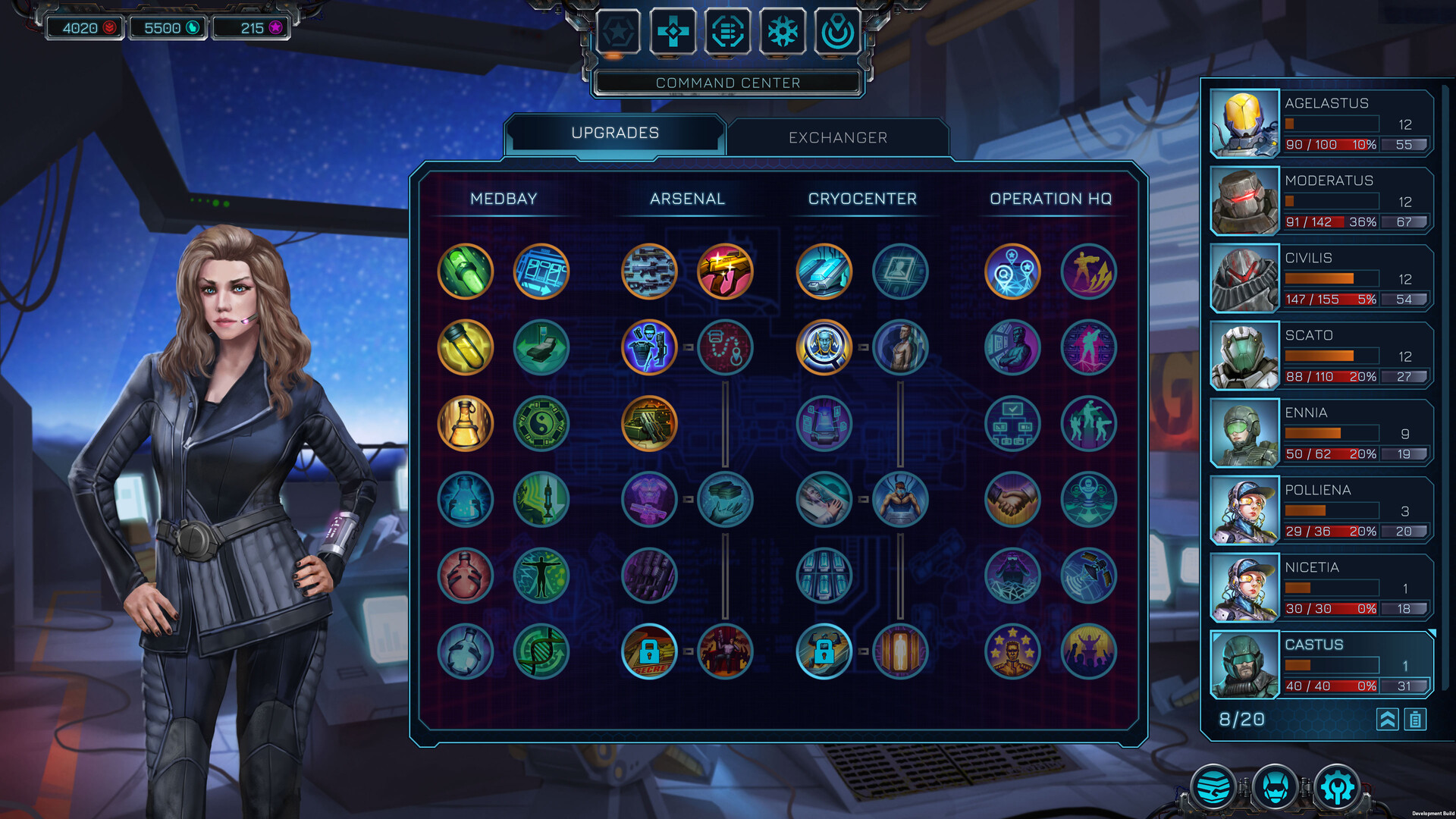This screenshot has height=819, width=1456.
Task: Click the clipboard roster icon near 8/20
Action: click(x=1415, y=720)
